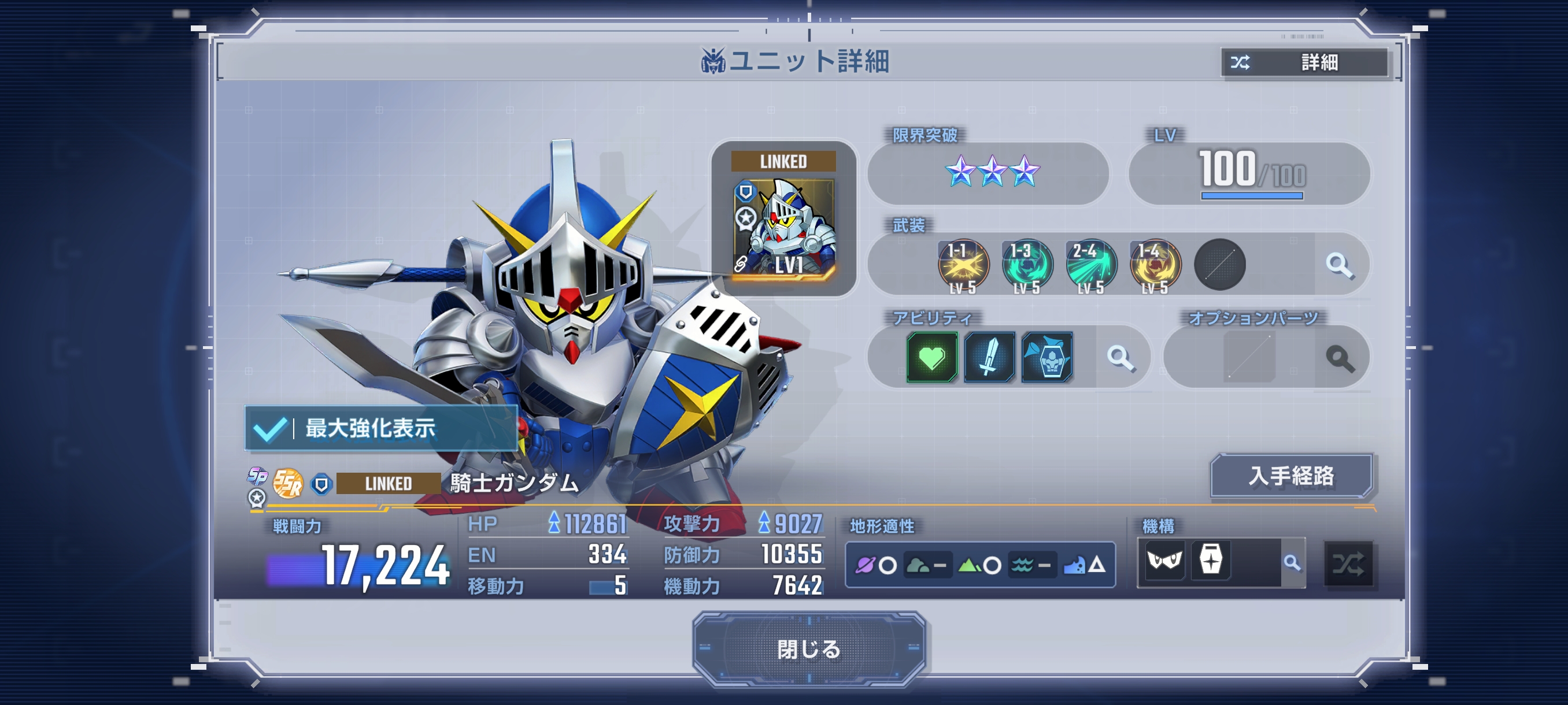This screenshot has width=1568, height=705.
Task: Choose the green heart ability icon
Action: coord(931,357)
